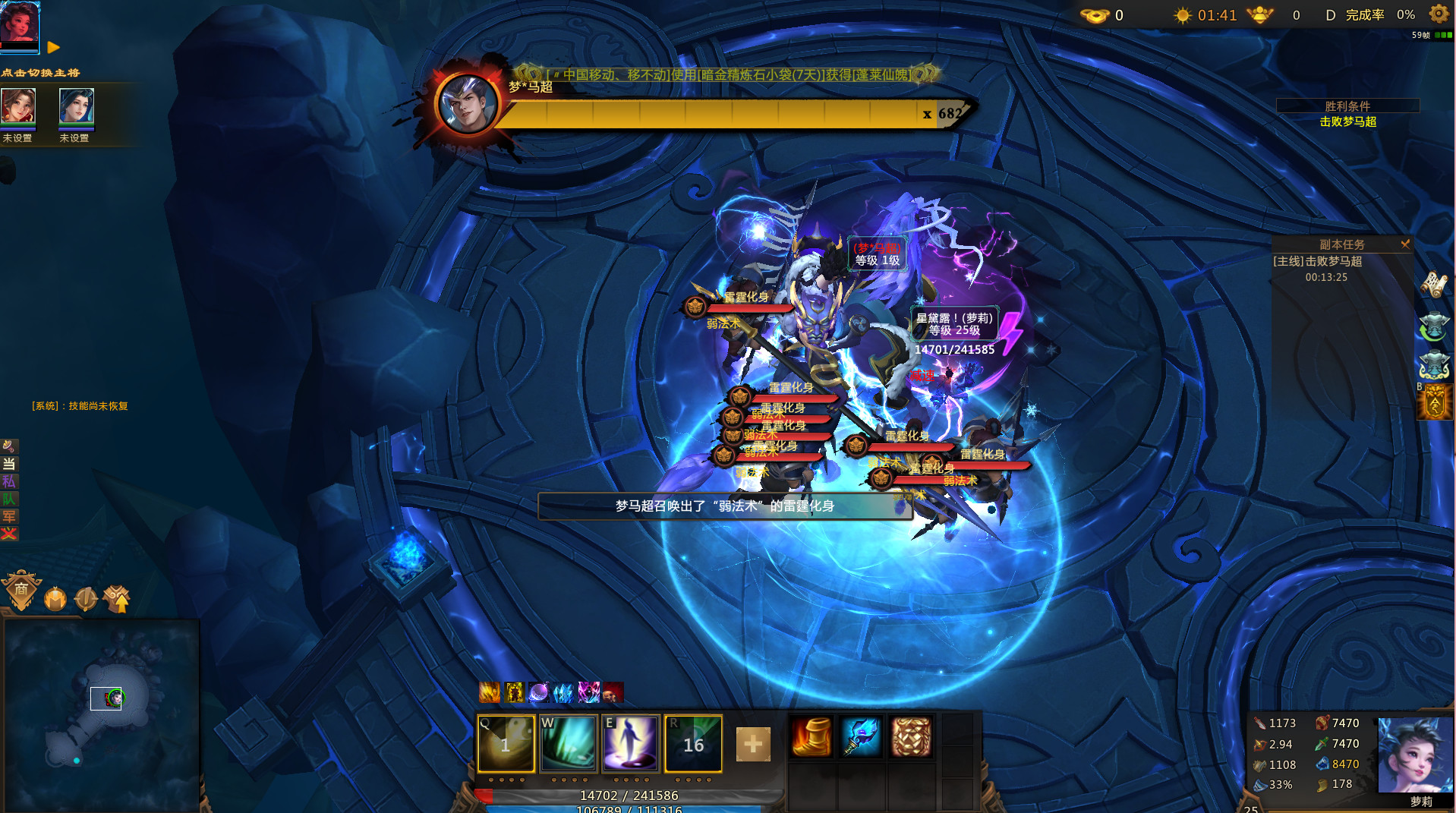The image size is (1456, 813).
Task: Expand the hero switch arrow under the portrait
Action: pyautogui.click(x=52, y=48)
